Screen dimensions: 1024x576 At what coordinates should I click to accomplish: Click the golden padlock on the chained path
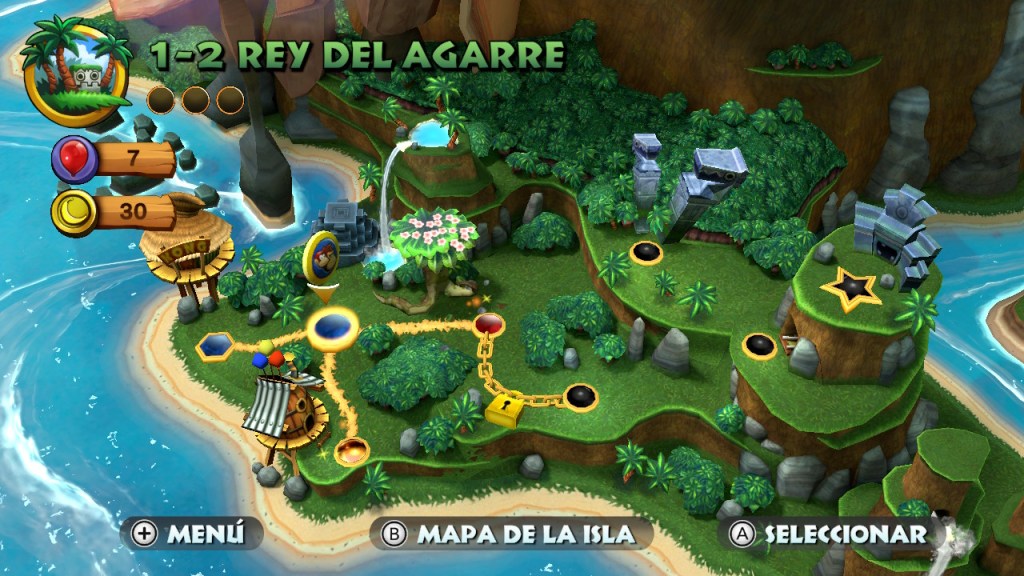click(x=504, y=408)
